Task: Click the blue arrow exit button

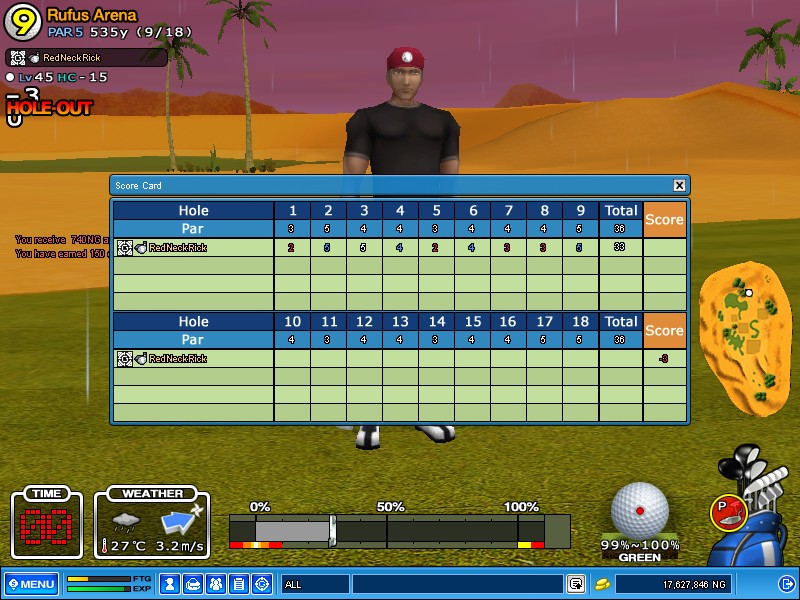Action: pyautogui.click(x=786, y=583)
